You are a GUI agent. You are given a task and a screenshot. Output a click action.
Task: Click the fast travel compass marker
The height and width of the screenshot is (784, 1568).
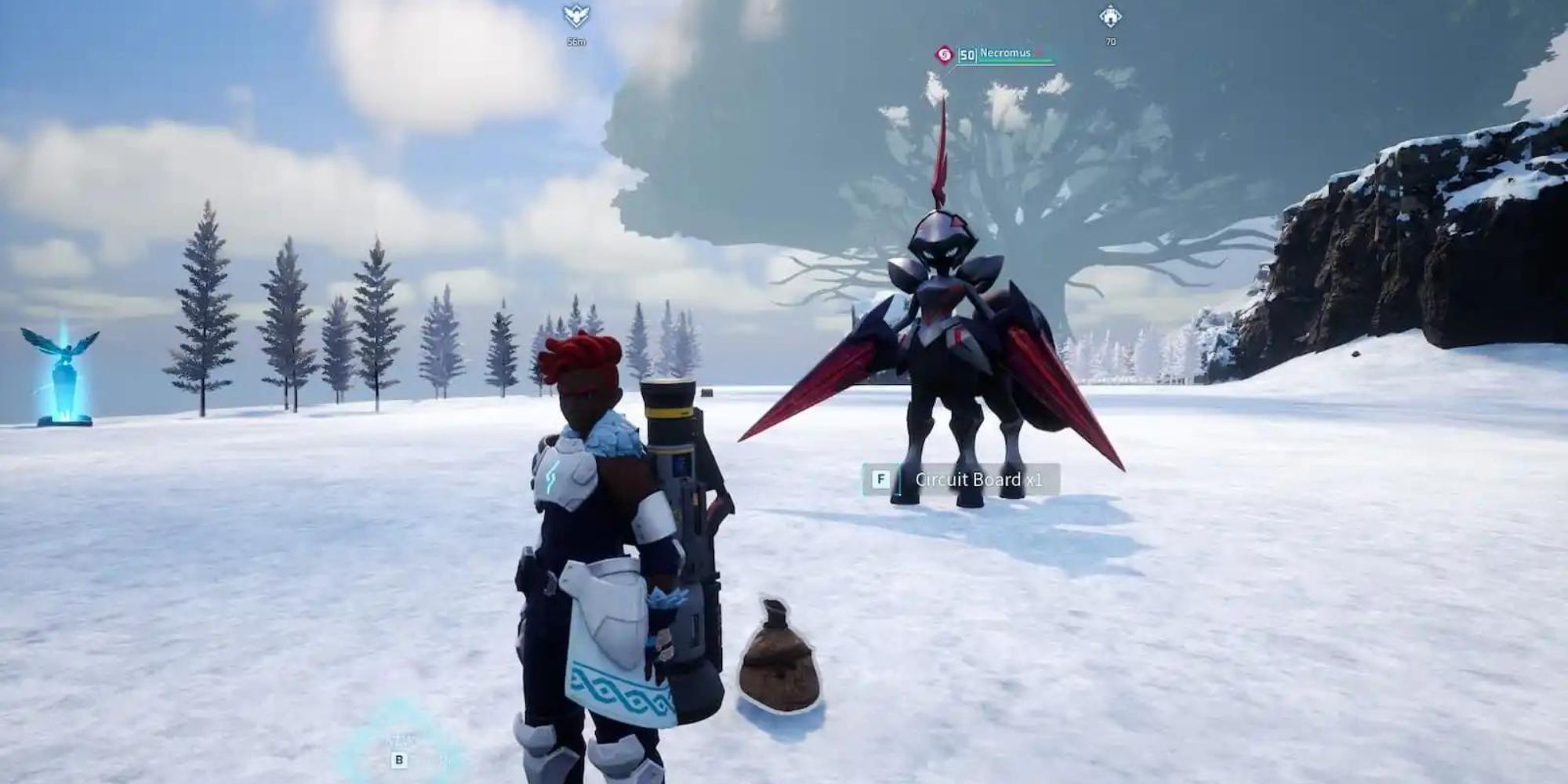coord(576,16)
